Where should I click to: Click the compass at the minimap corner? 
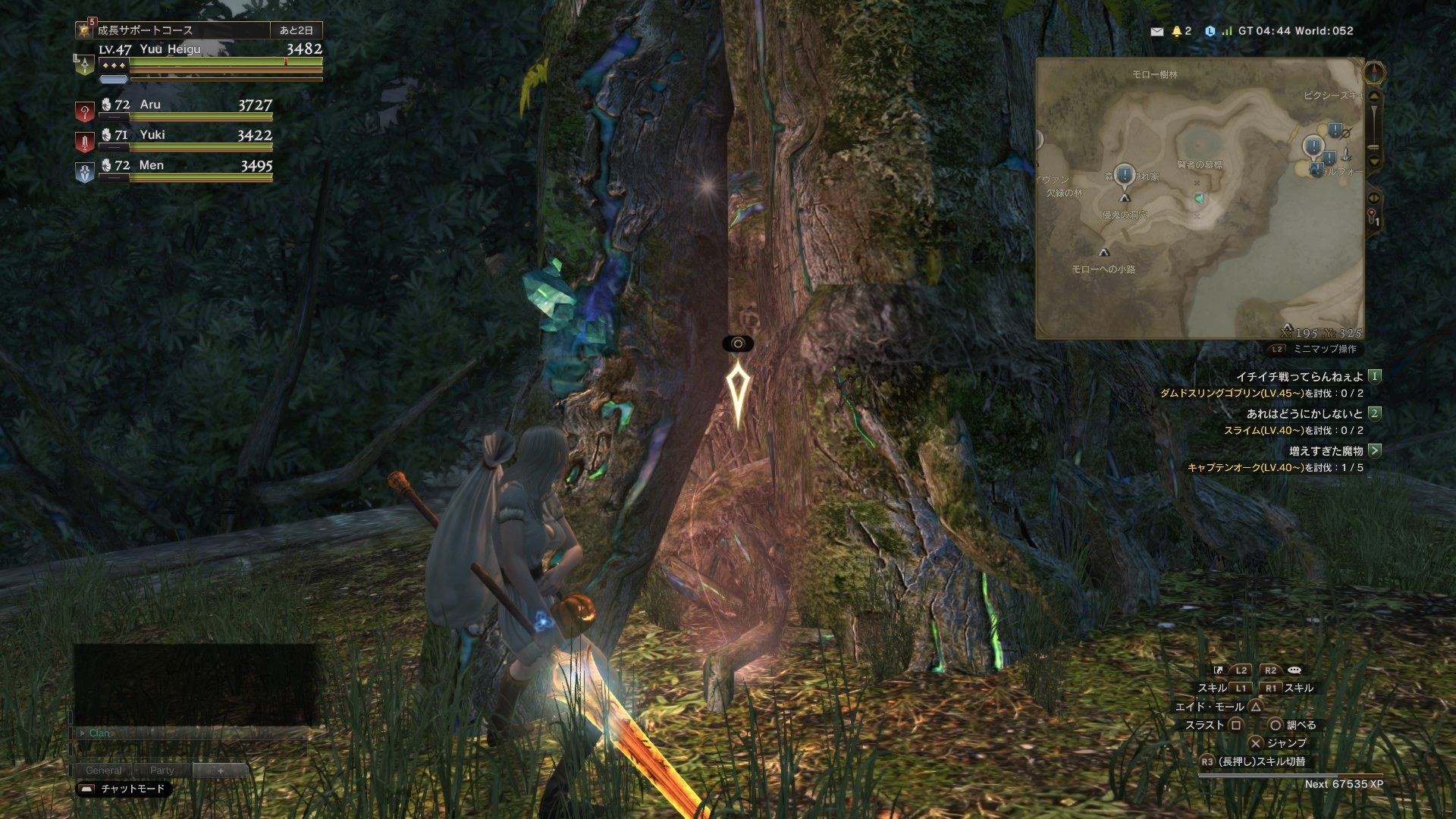[x=1374, y=73]
